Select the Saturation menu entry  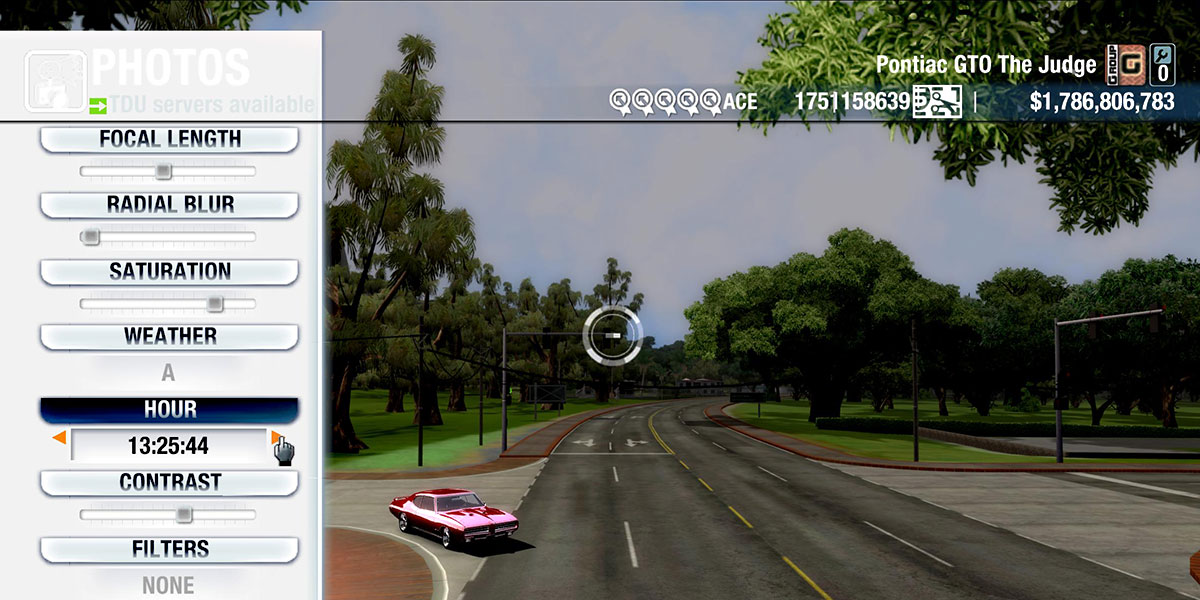point(169,271)
